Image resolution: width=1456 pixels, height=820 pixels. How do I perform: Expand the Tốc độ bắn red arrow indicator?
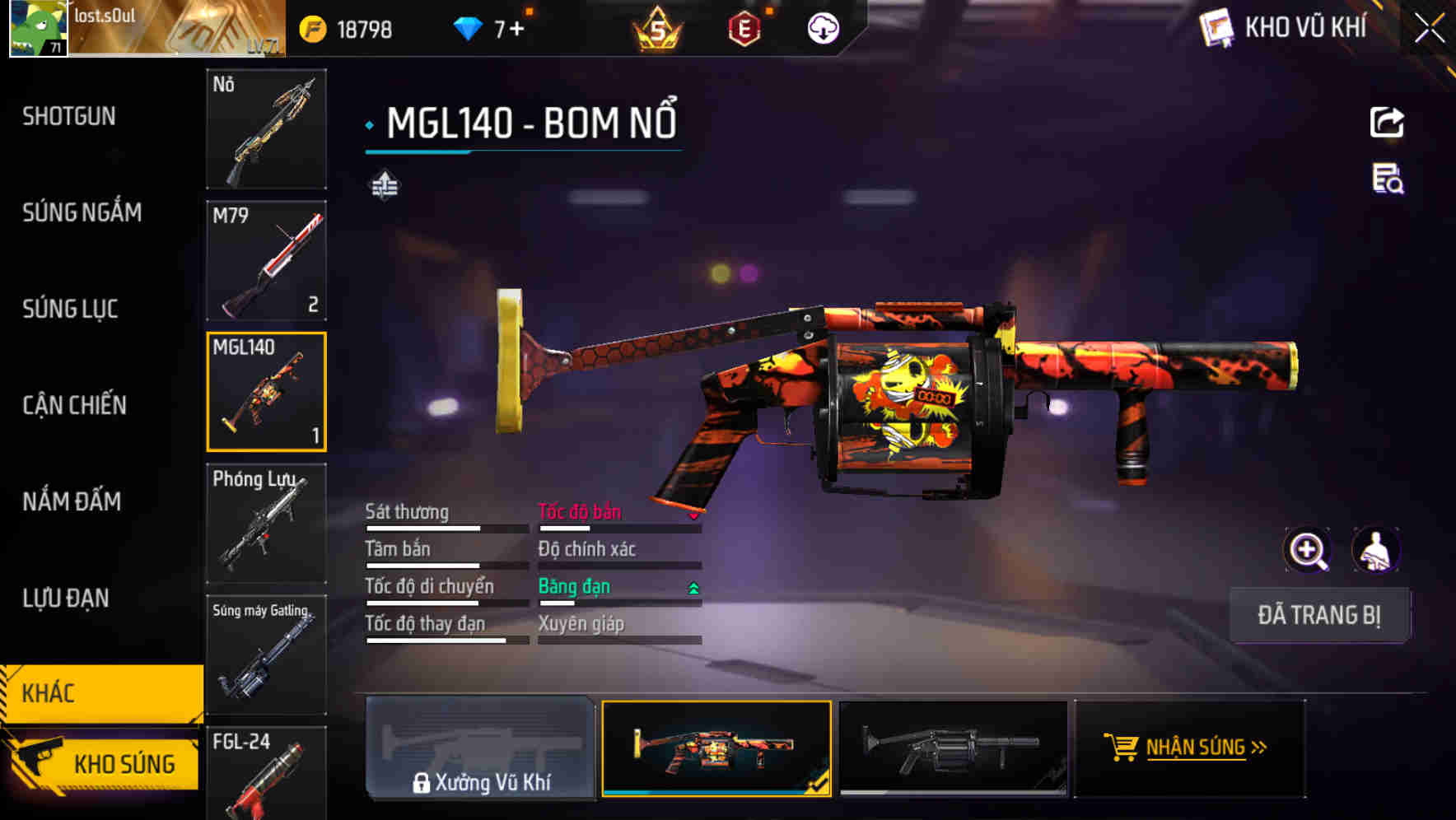pos(693,515)
